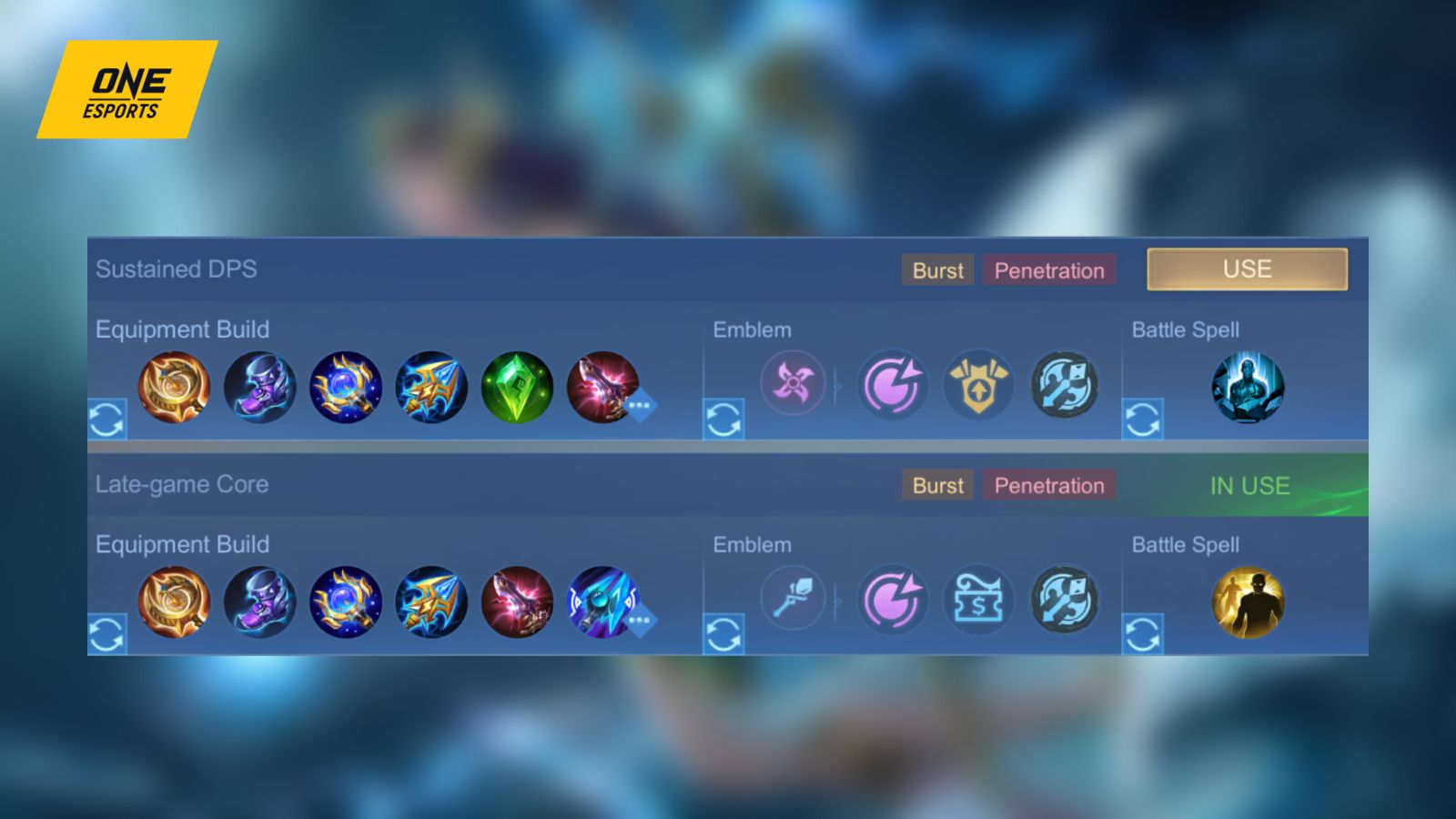Select the Burst tag on Sustained DPS build
Image resolution: width=1456 pixels, height=819 pixels.
coord(936,270)
